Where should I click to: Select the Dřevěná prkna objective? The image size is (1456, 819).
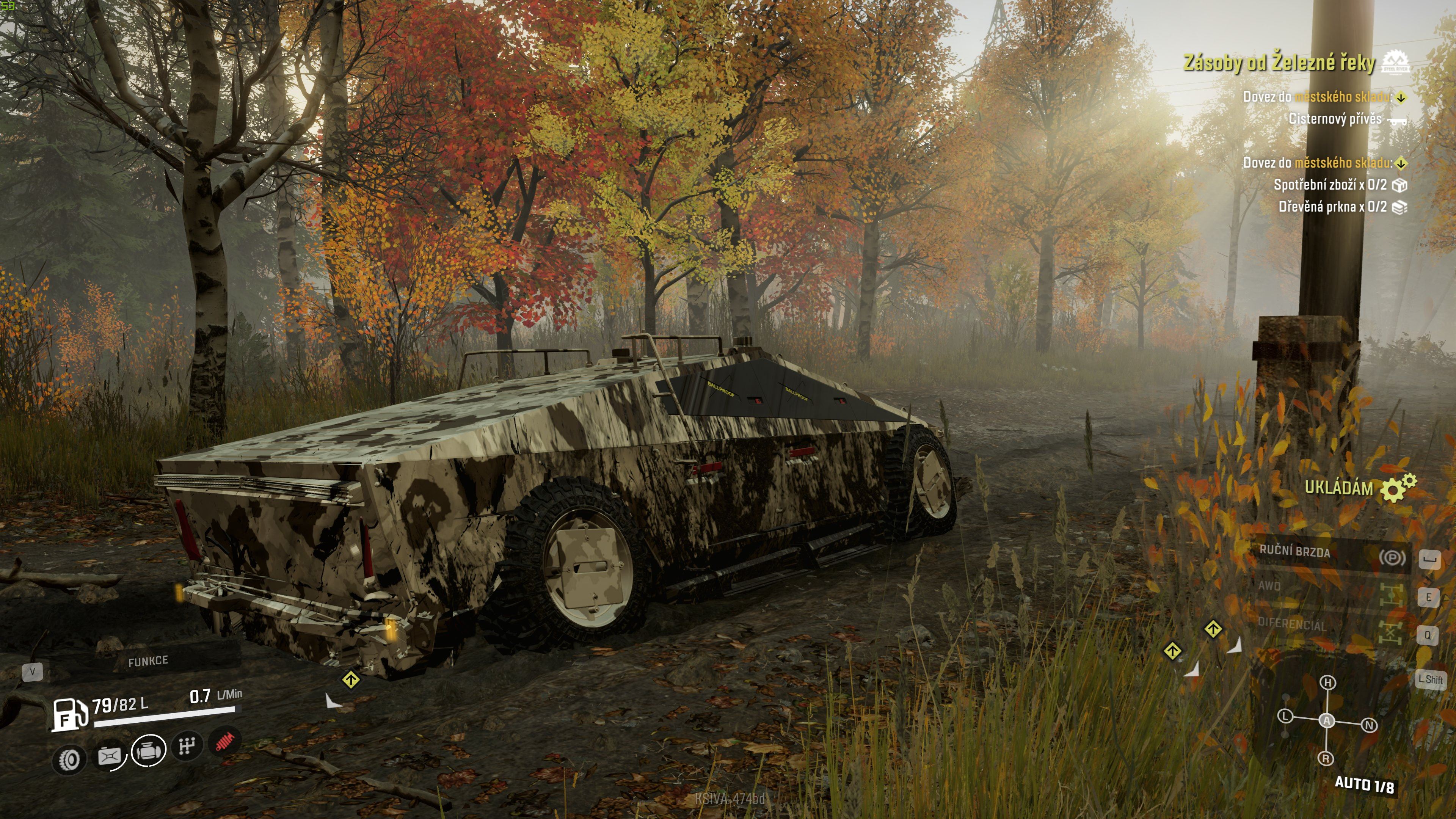[x=1332, y=207]
